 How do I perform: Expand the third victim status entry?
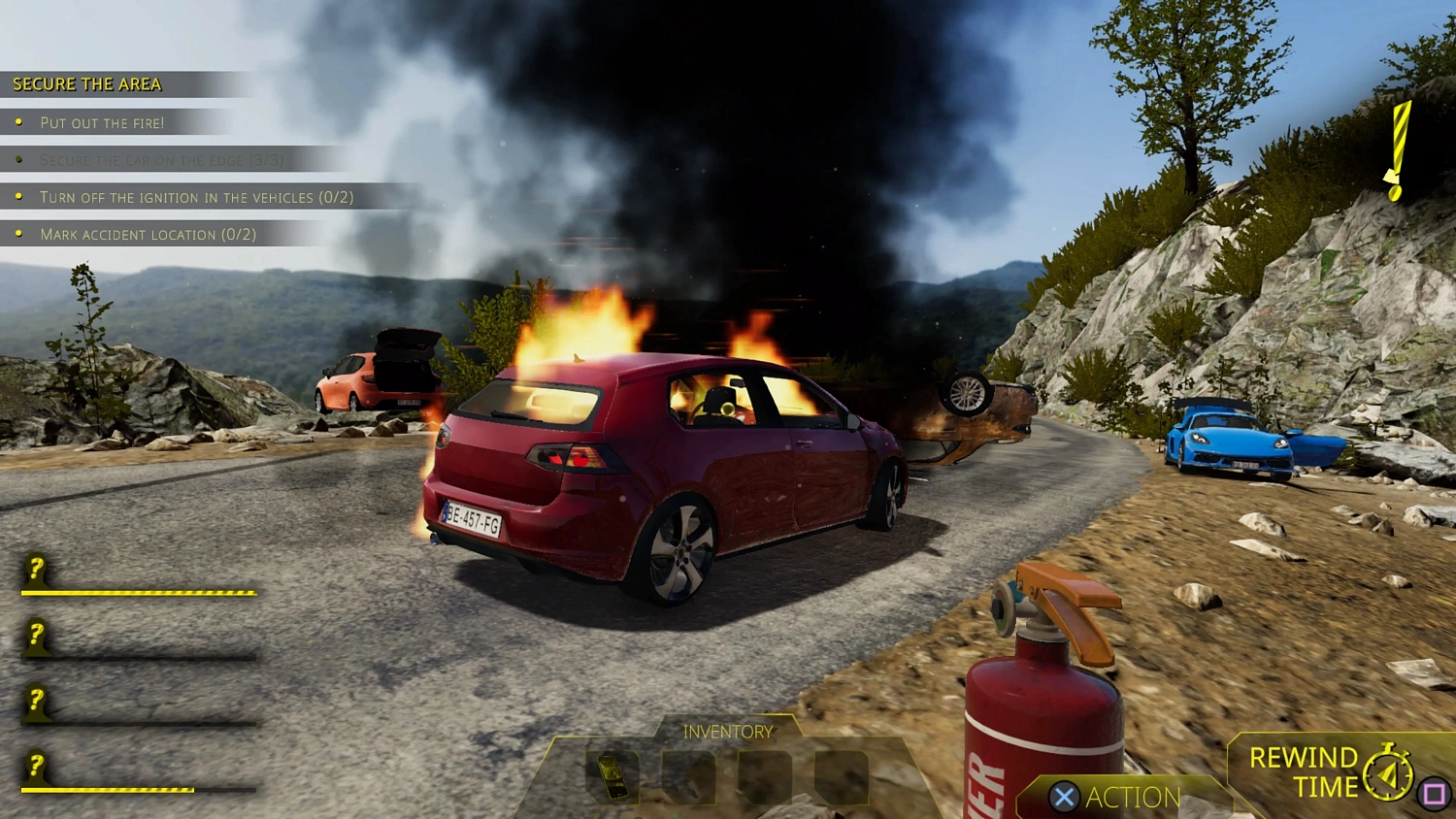point(35,700)
